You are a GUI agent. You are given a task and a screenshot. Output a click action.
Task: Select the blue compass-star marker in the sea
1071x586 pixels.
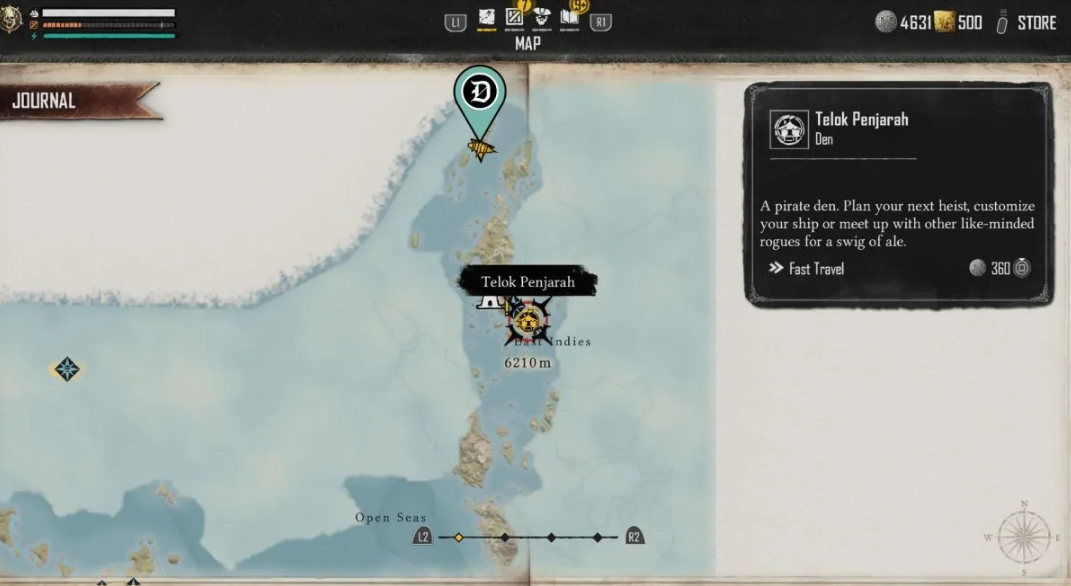pos(67,369)
